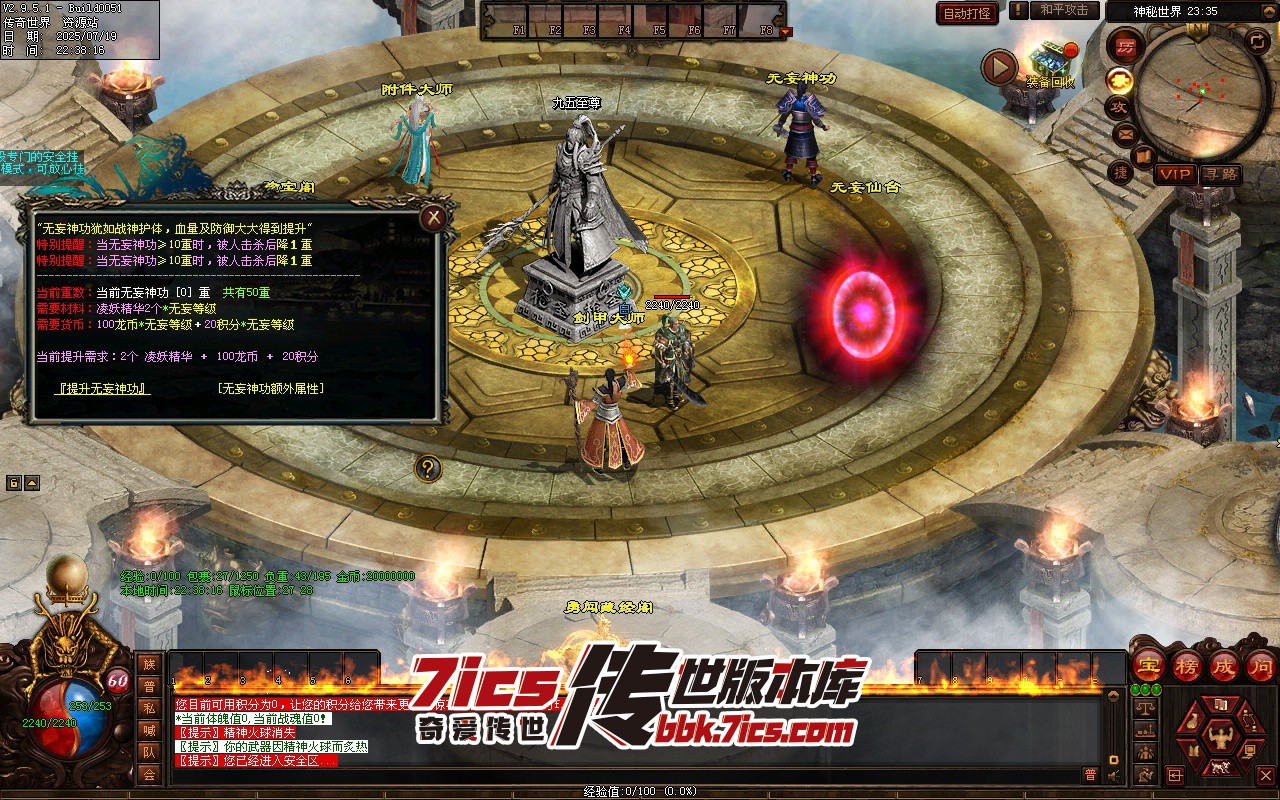Click the X button beside hexagon menu
Viewport: 1280px width, 800px height.
1266,775
